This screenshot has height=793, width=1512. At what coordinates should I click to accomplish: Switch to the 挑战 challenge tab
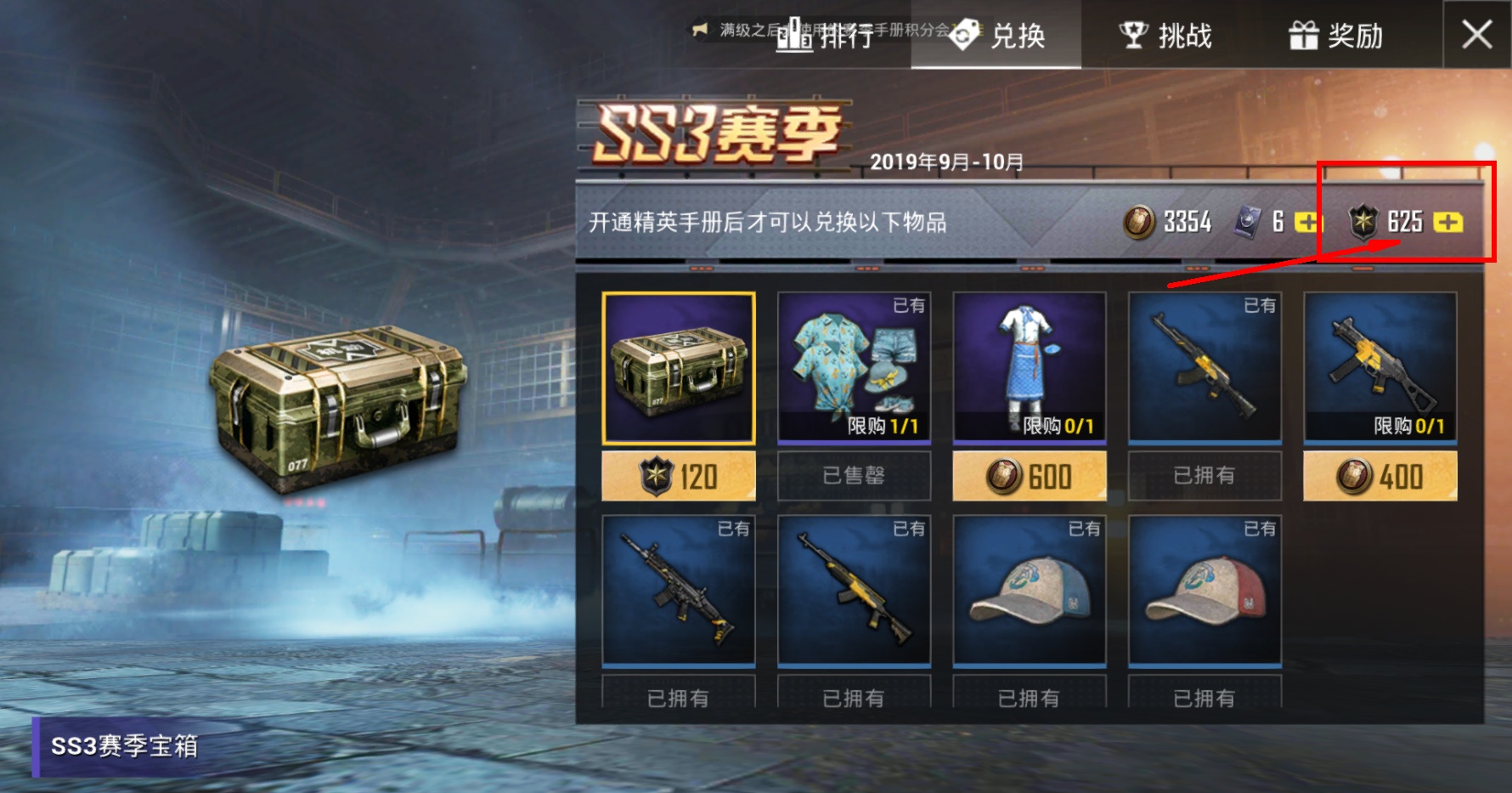pyautogui.click(x=1165, y=36)
